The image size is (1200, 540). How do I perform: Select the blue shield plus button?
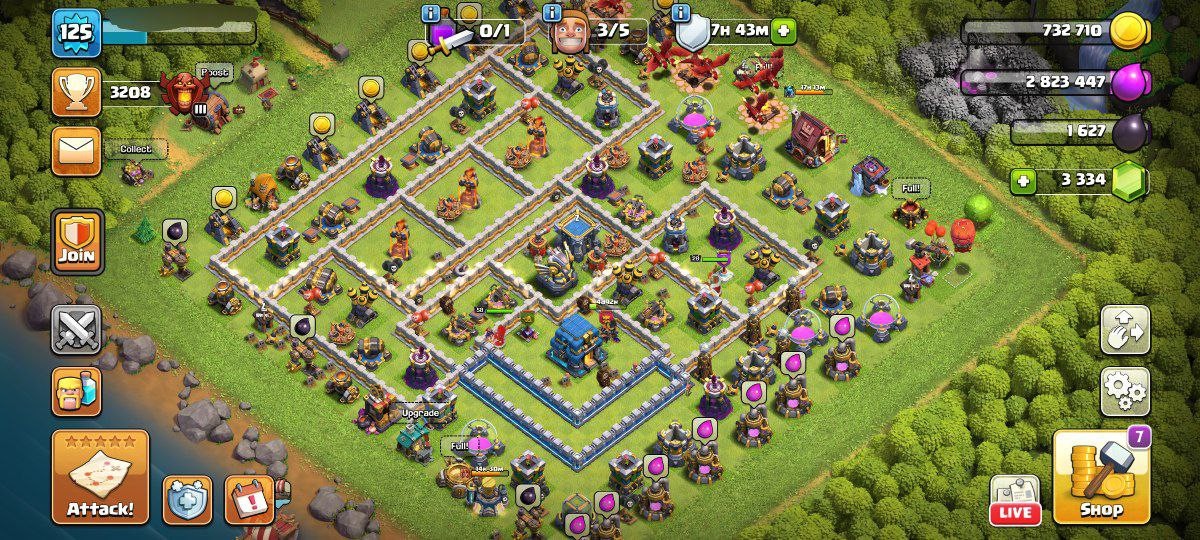tap(188, 499)
